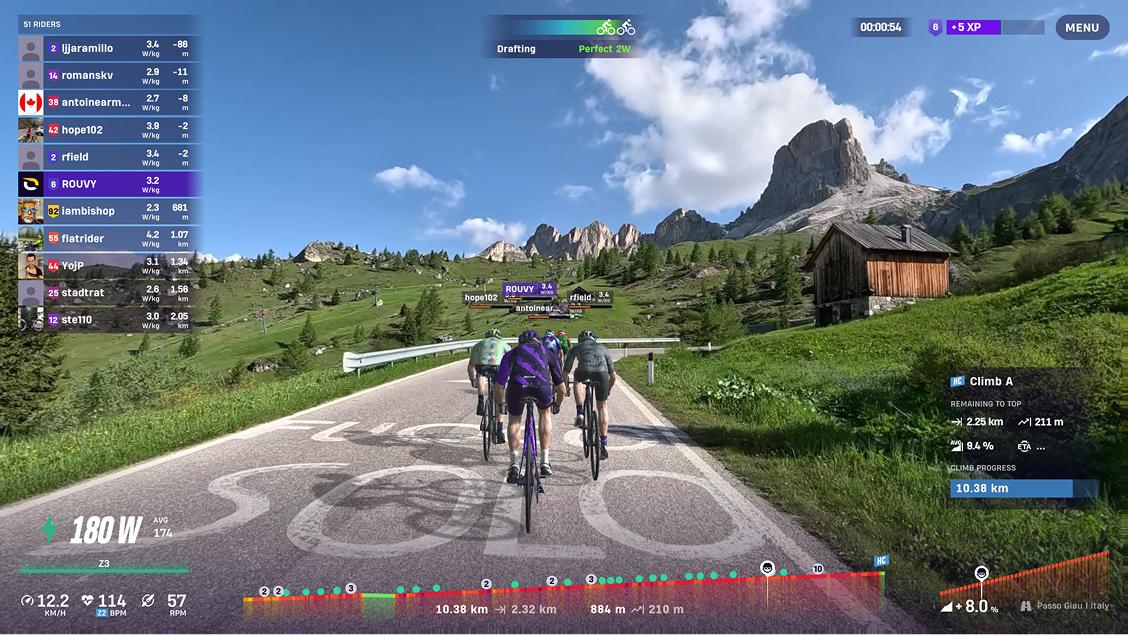Click the route elevation profile strip
Viewport: 1128px width, 635px height.
pos(565,592)
